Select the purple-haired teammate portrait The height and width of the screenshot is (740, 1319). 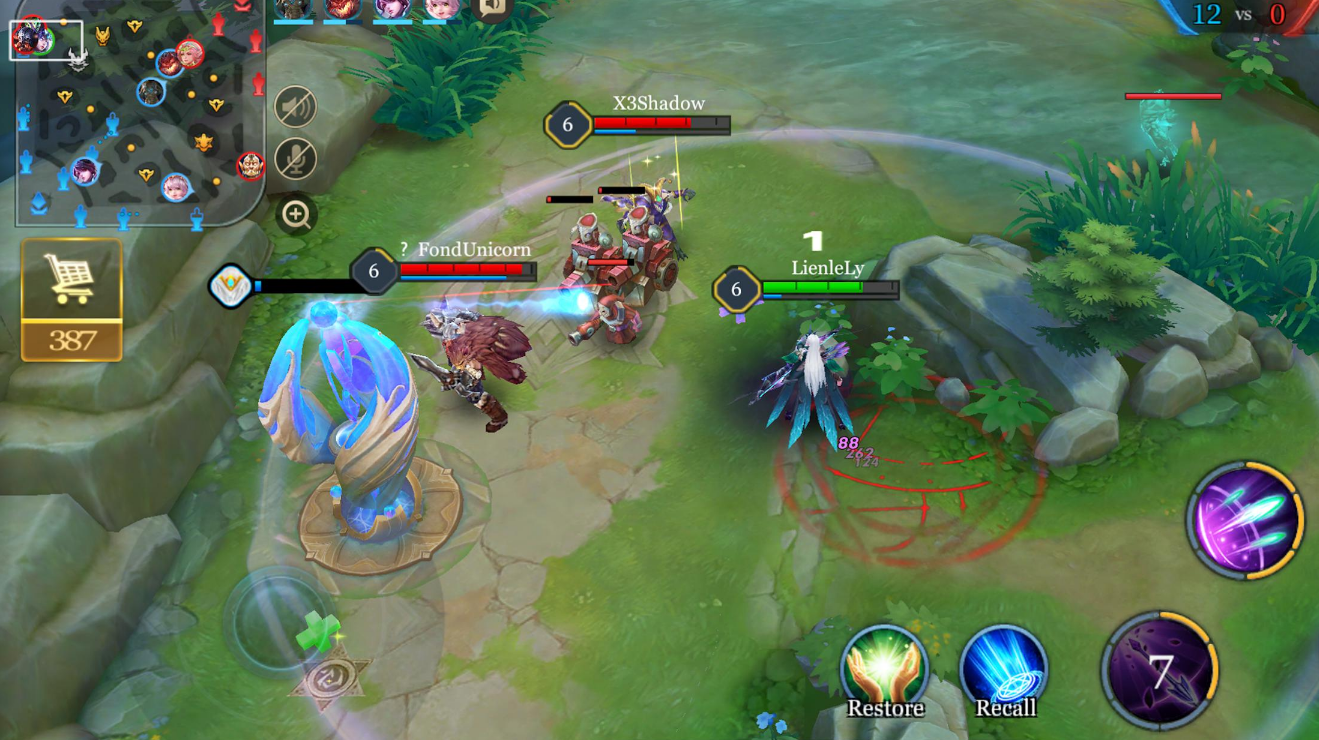click(392, 9)
